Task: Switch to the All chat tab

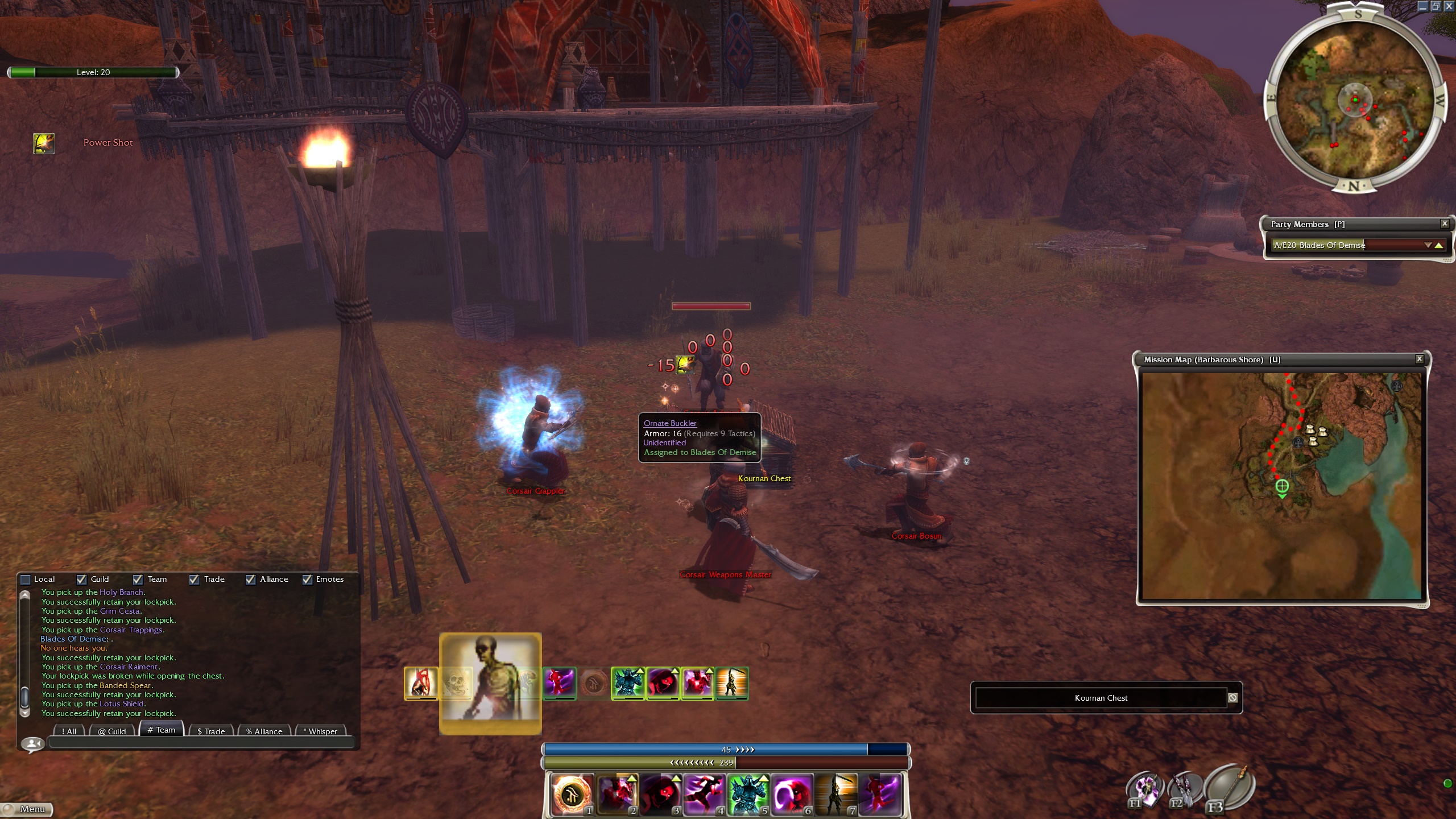Action: tap(69, 731)
